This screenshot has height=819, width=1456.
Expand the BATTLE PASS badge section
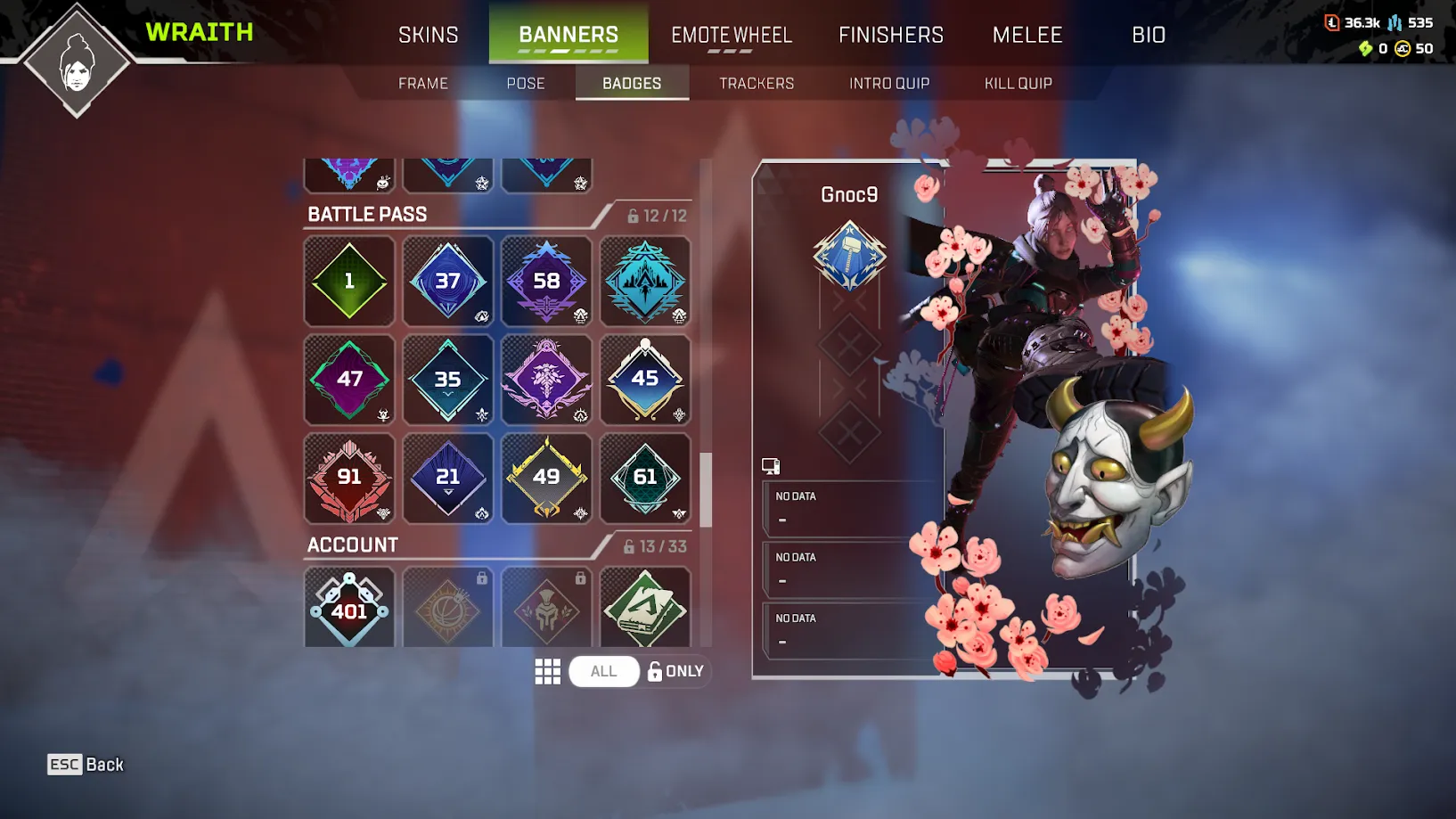(x=366, y=214)
